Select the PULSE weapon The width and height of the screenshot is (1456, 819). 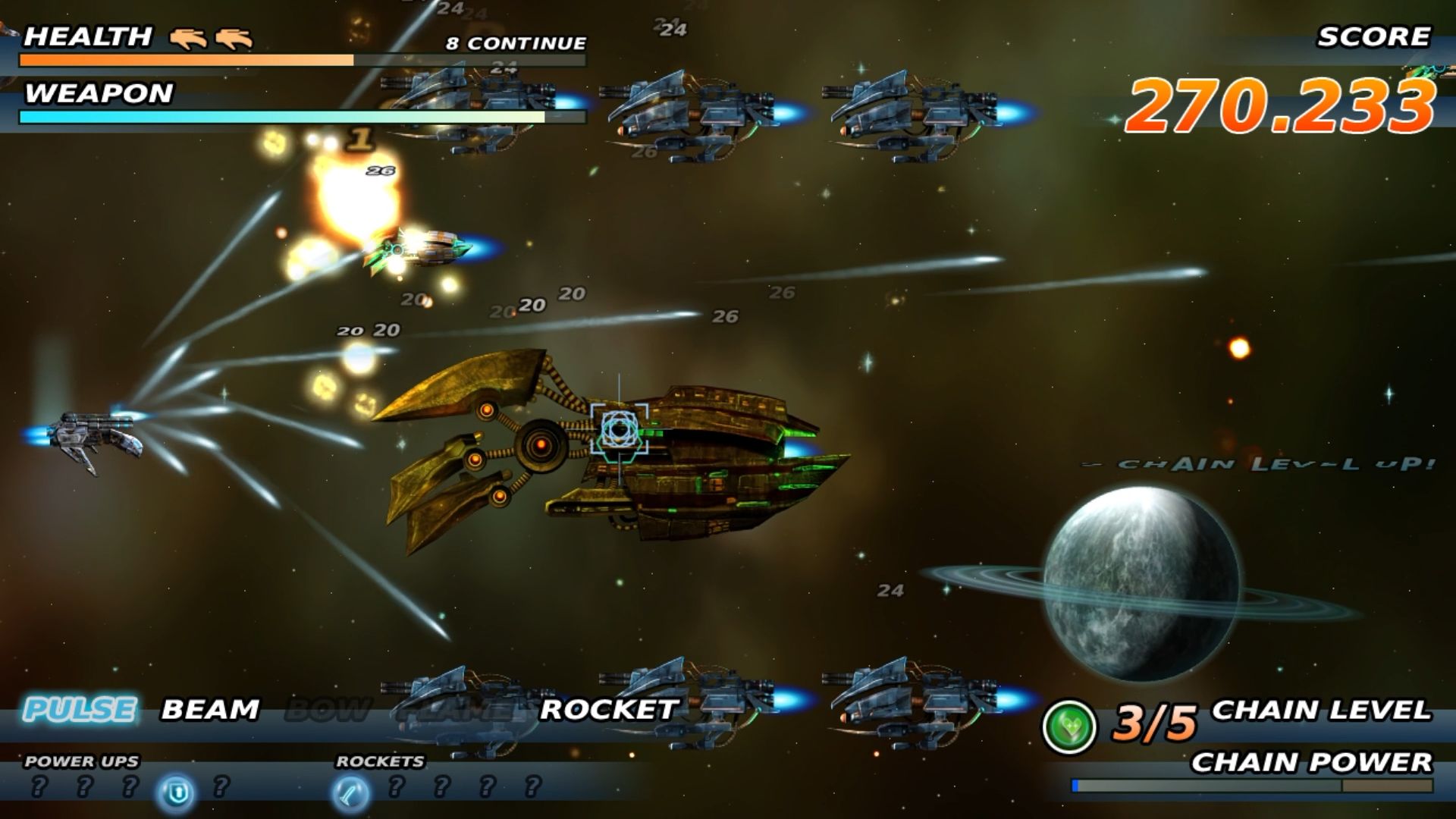point(80,710)
